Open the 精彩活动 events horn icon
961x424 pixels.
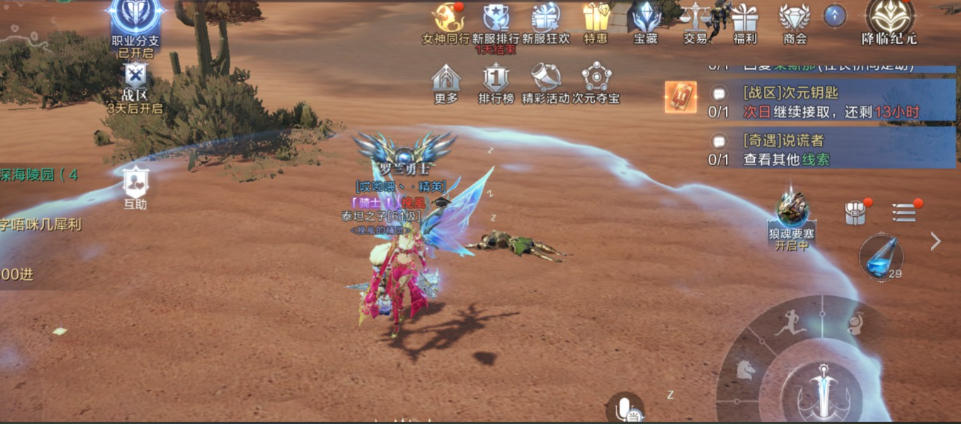546,78
